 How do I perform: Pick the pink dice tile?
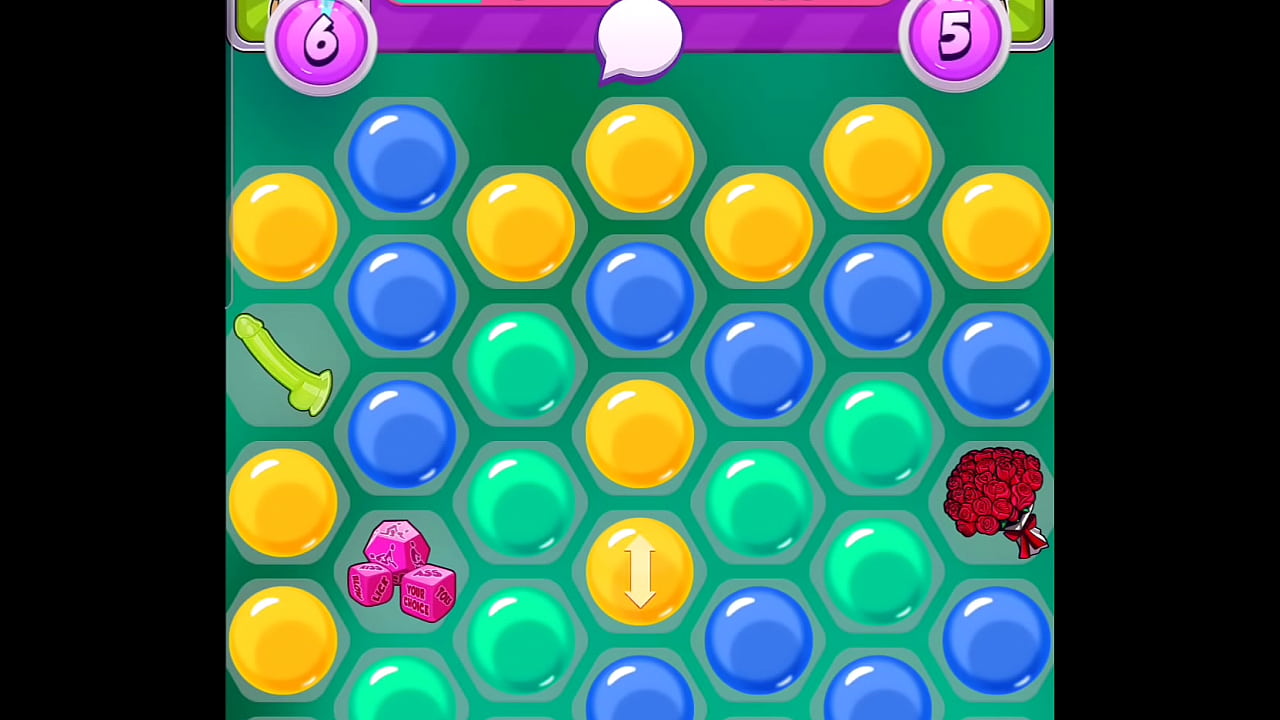tap(402, 572)
